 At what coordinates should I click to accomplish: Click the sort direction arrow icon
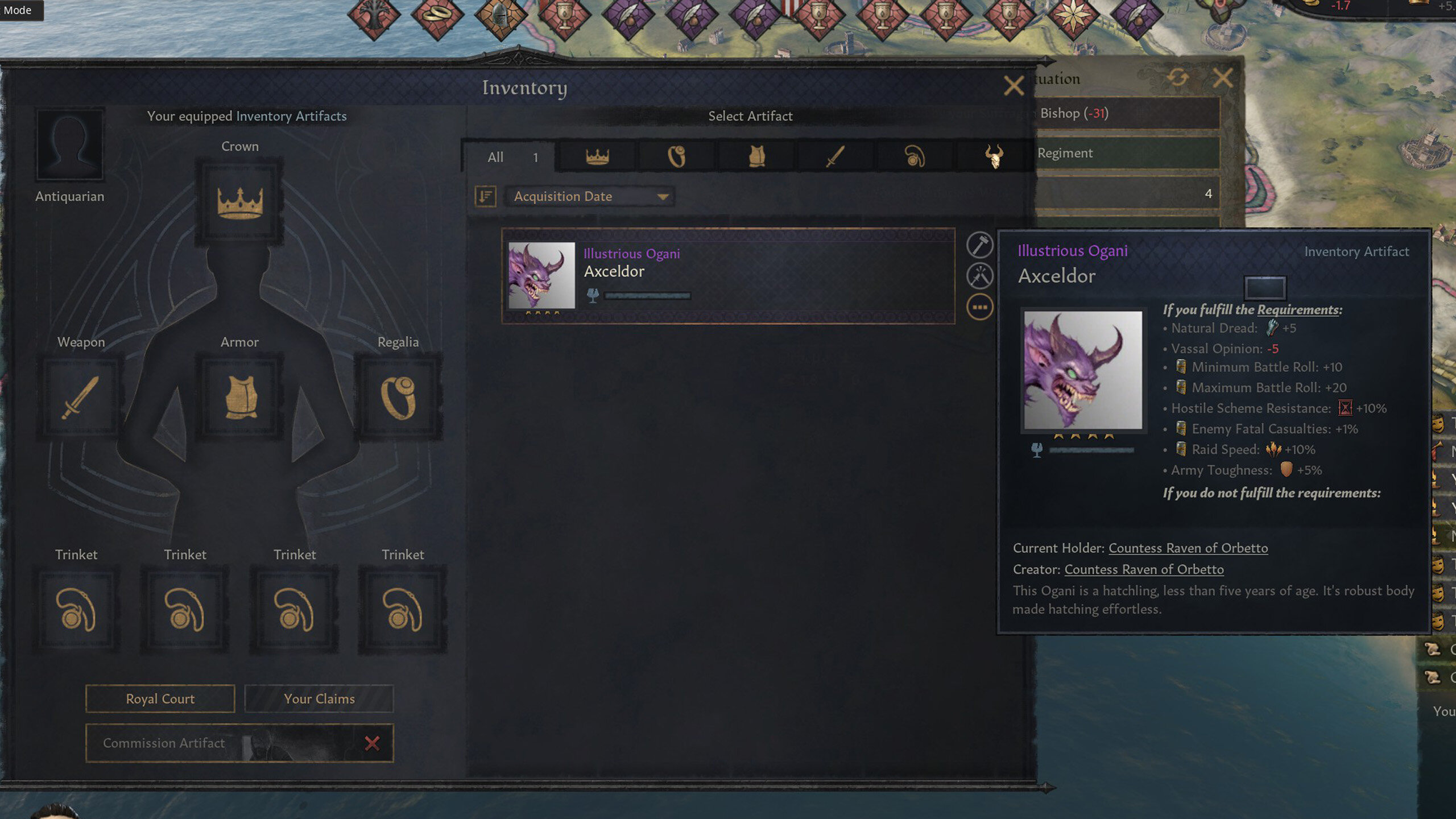(484, 196)
